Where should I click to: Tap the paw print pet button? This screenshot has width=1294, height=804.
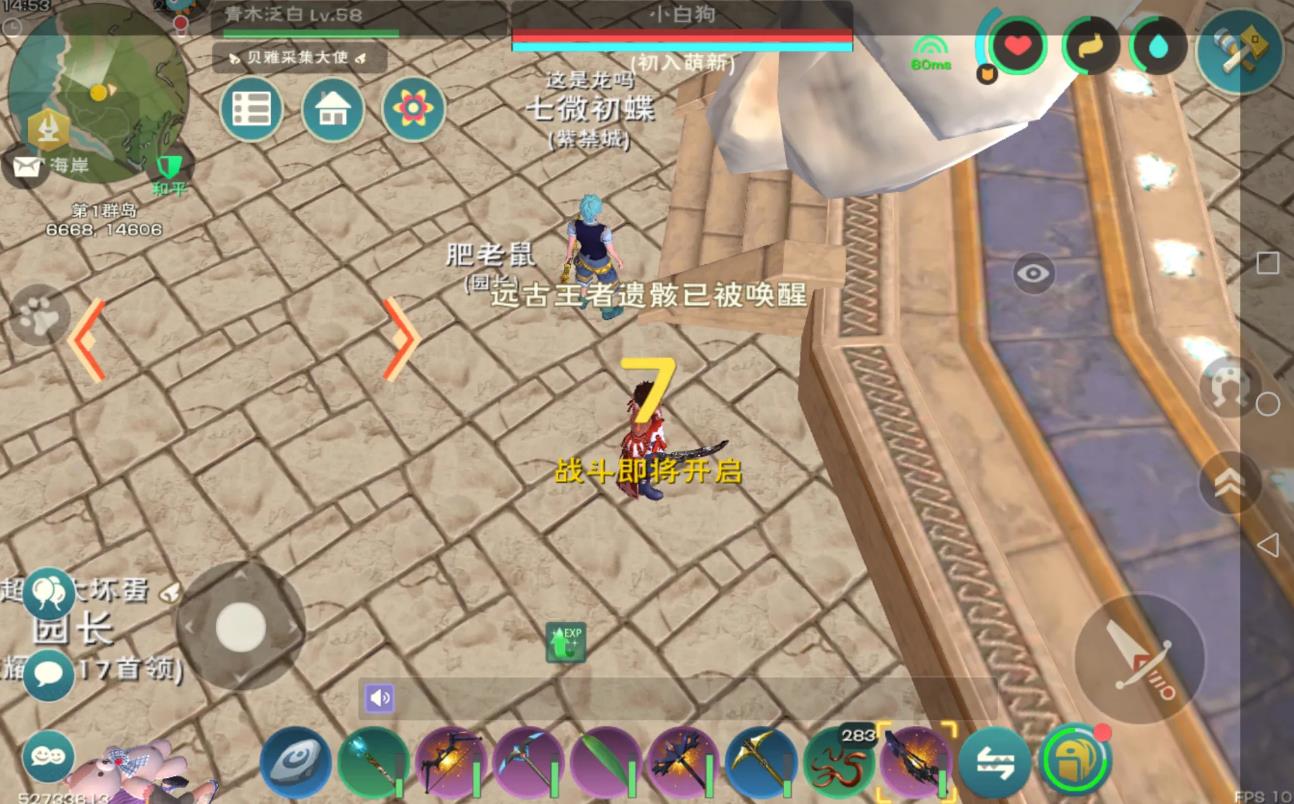(x=40, y=316)
